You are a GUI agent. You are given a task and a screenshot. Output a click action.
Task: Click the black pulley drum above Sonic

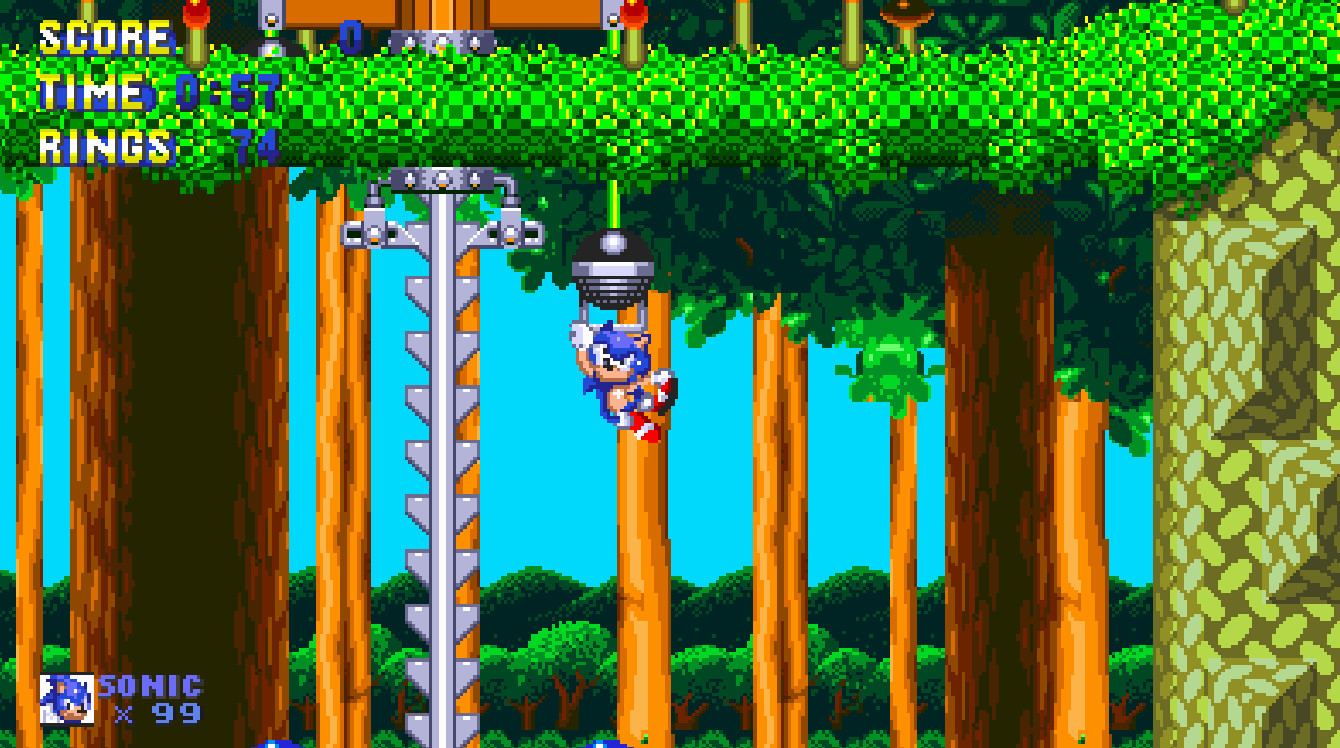pos(612,265)
